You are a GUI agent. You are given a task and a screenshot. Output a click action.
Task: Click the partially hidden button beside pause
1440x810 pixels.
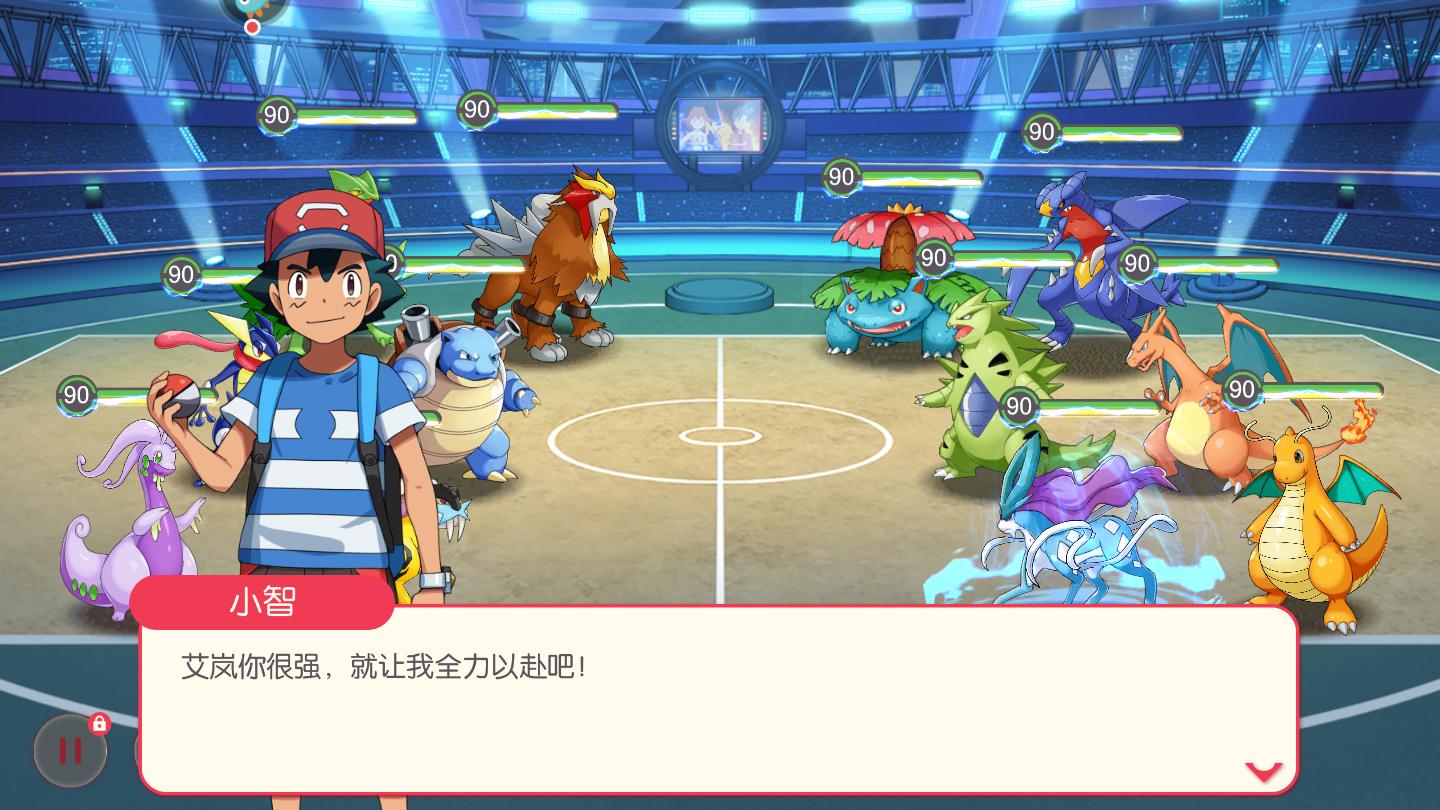point(140,751)
